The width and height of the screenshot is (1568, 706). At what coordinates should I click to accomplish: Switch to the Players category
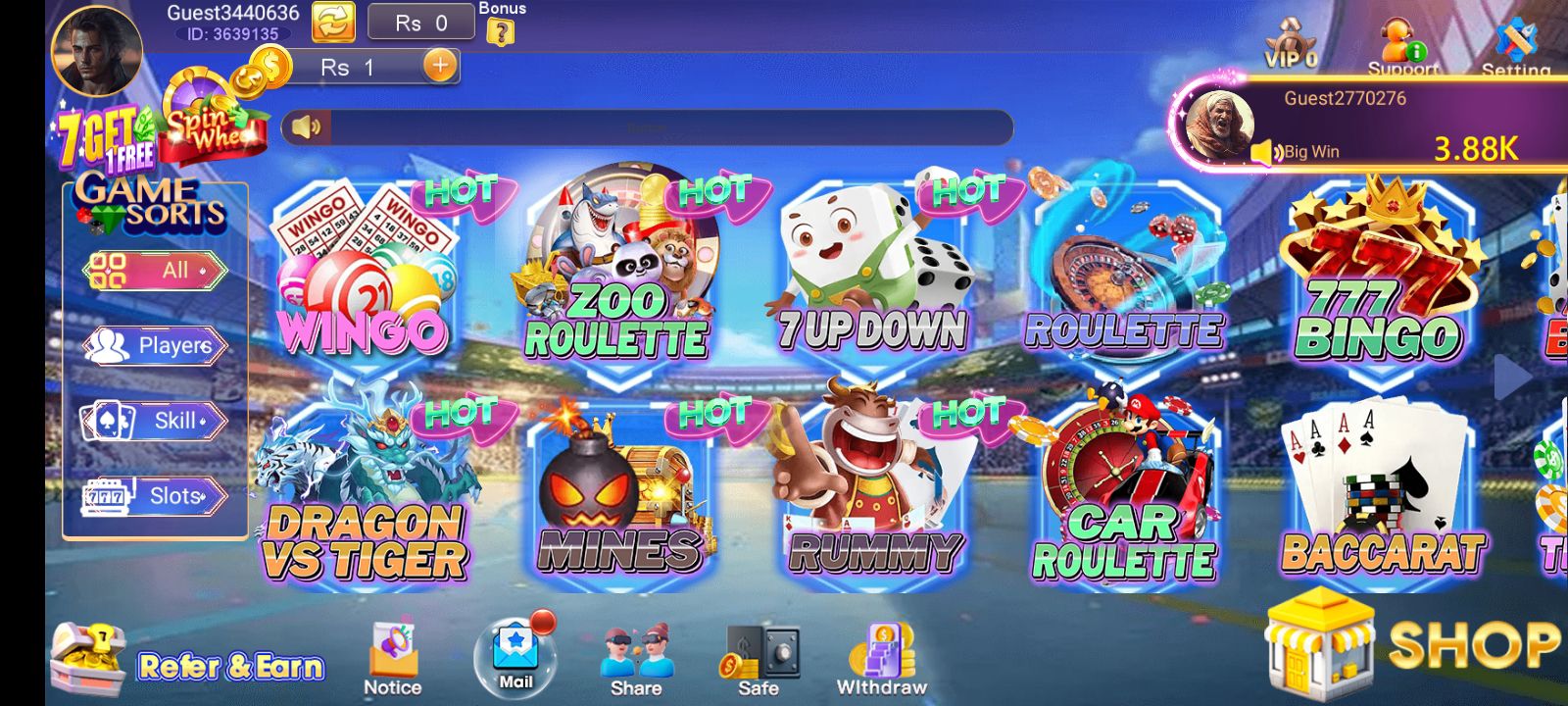tap(155, 346)
